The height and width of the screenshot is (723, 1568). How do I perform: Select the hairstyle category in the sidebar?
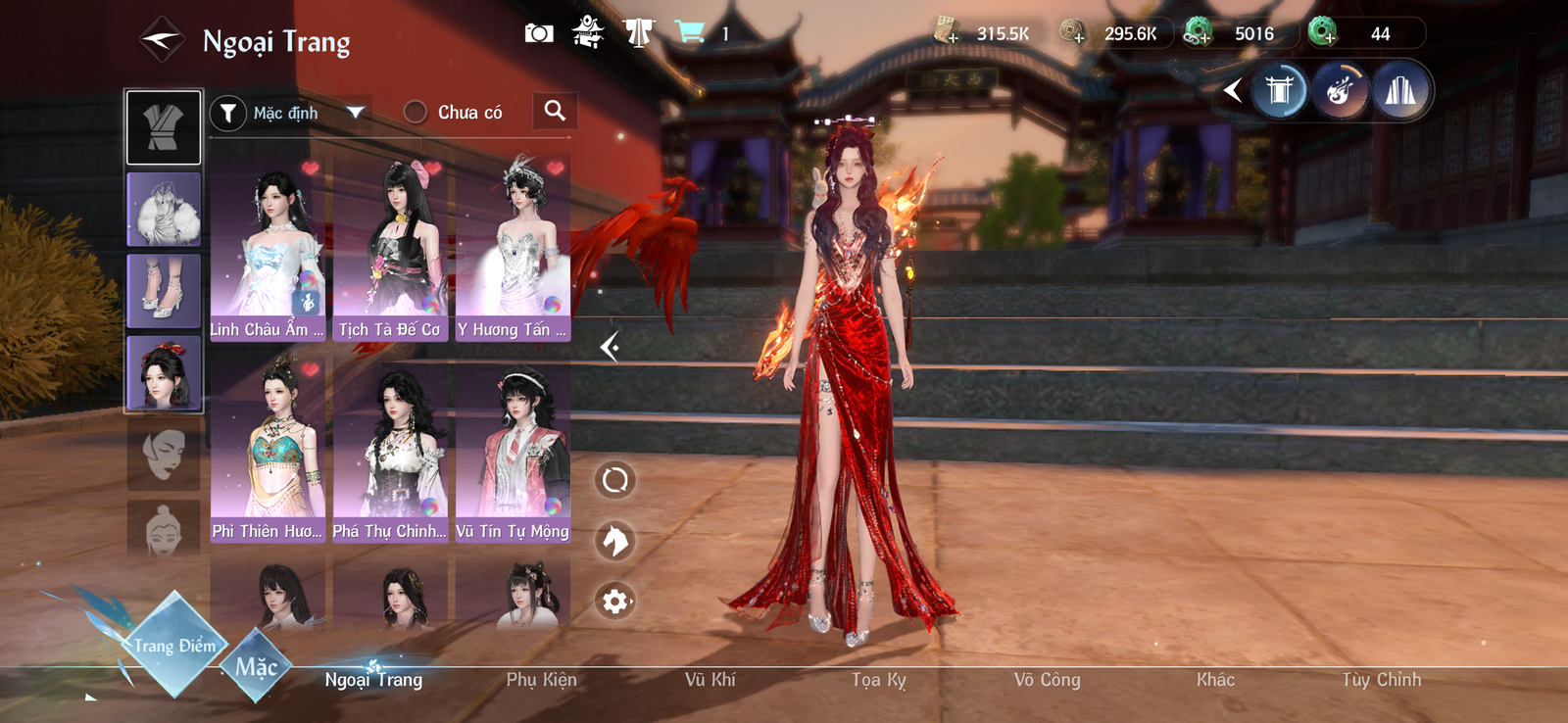coord(164,373)
